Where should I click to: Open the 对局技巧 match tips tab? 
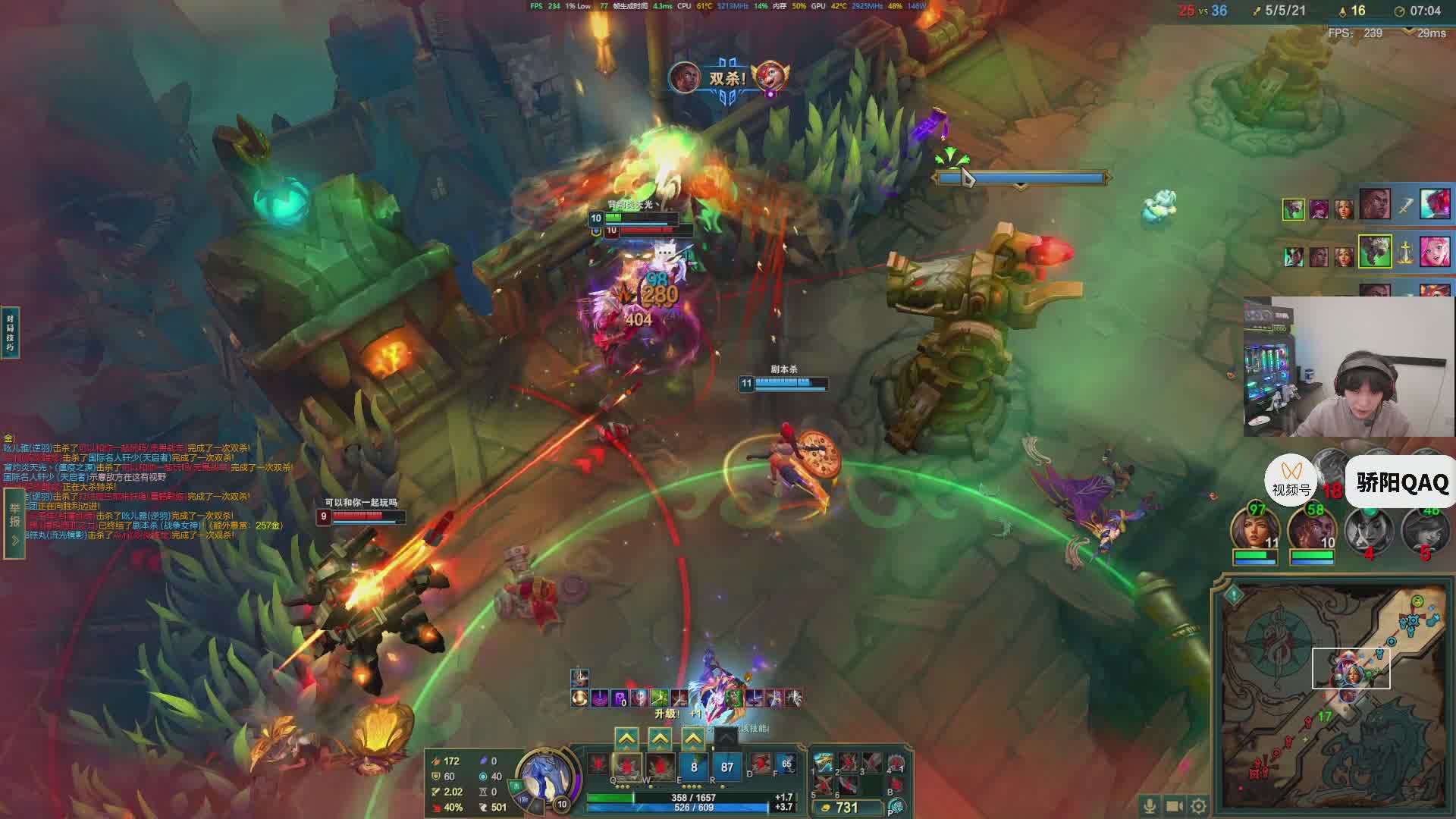10,332
